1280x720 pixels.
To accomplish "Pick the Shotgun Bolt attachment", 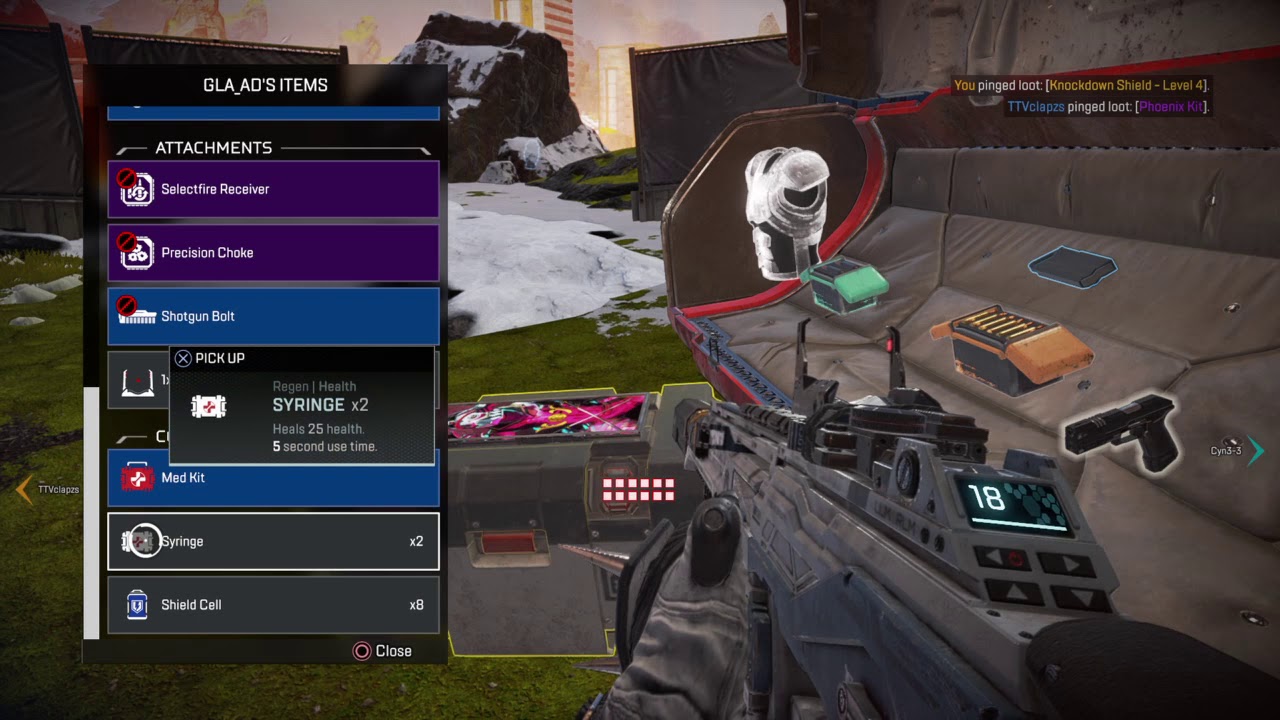I will tap(273, 316).
